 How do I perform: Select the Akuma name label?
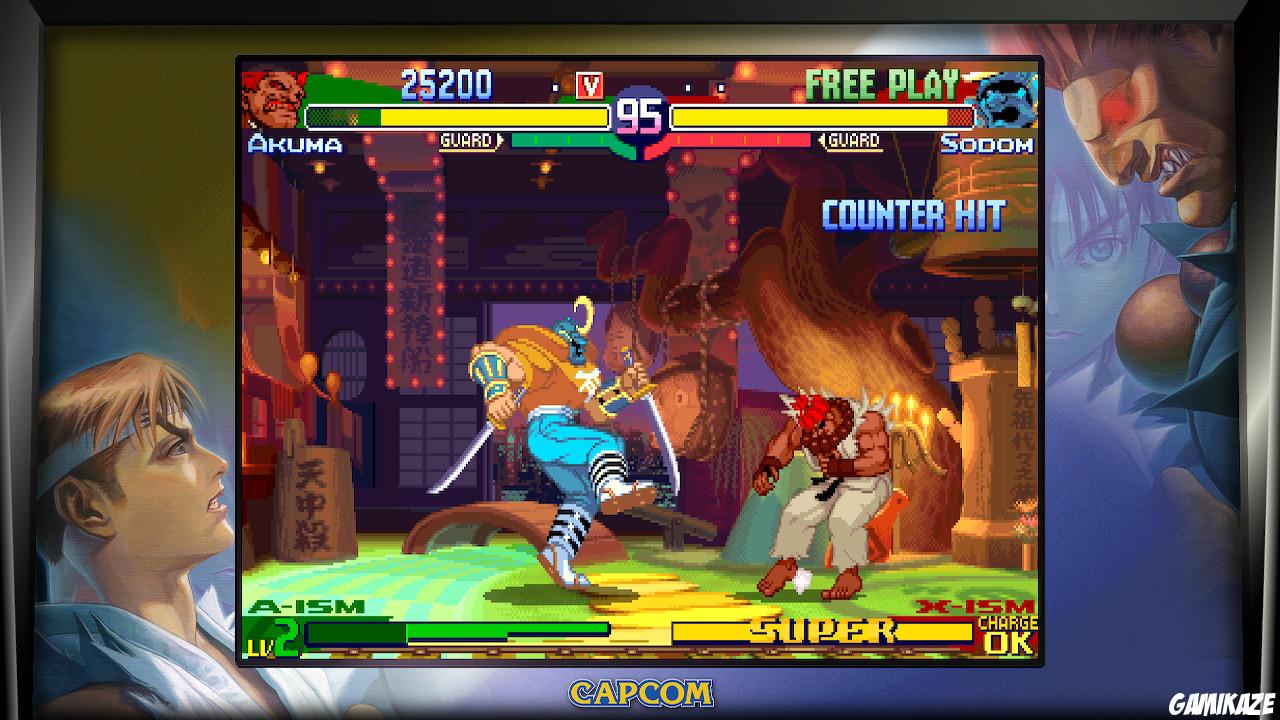pyautogui.click(x=293, y=146)
